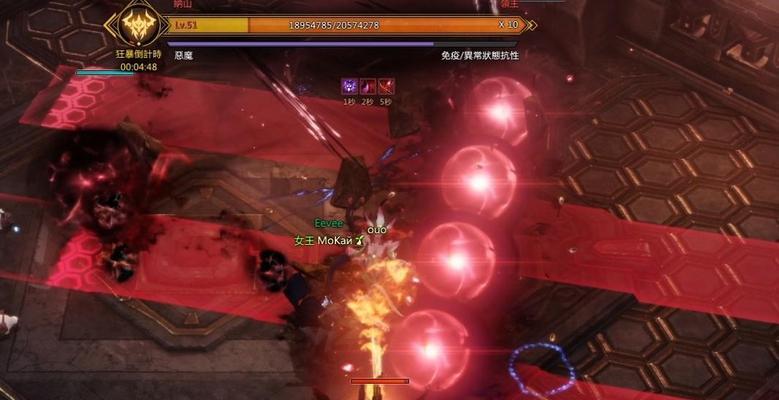This screenshot has width=779, height=400.
Task: Click the boss demon emblem portrait
Action: tap(138, 23)
